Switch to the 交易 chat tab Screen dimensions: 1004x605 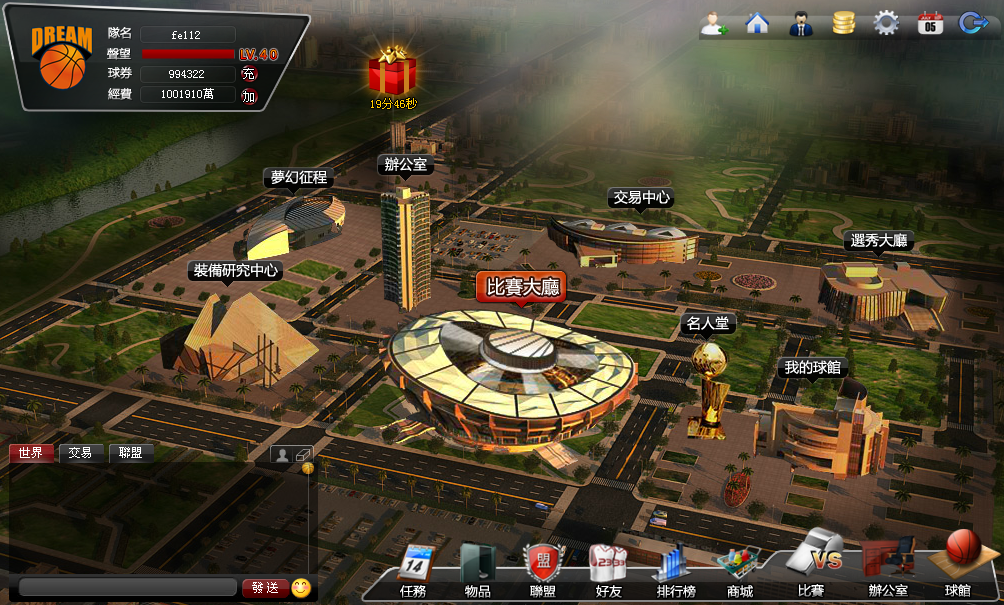[80, 453]
